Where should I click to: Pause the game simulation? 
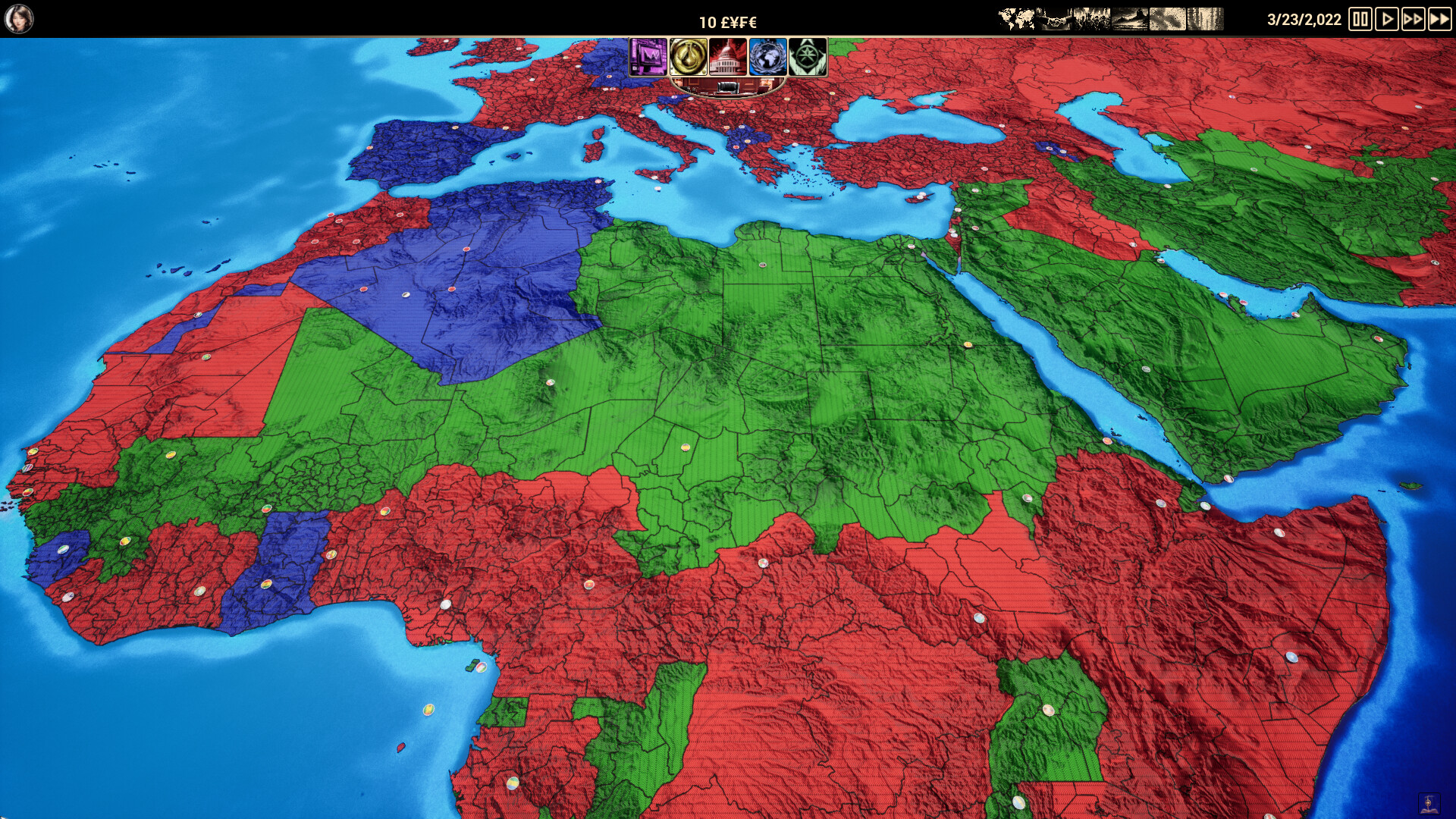pyautogui.click(x=1360, y=17)
